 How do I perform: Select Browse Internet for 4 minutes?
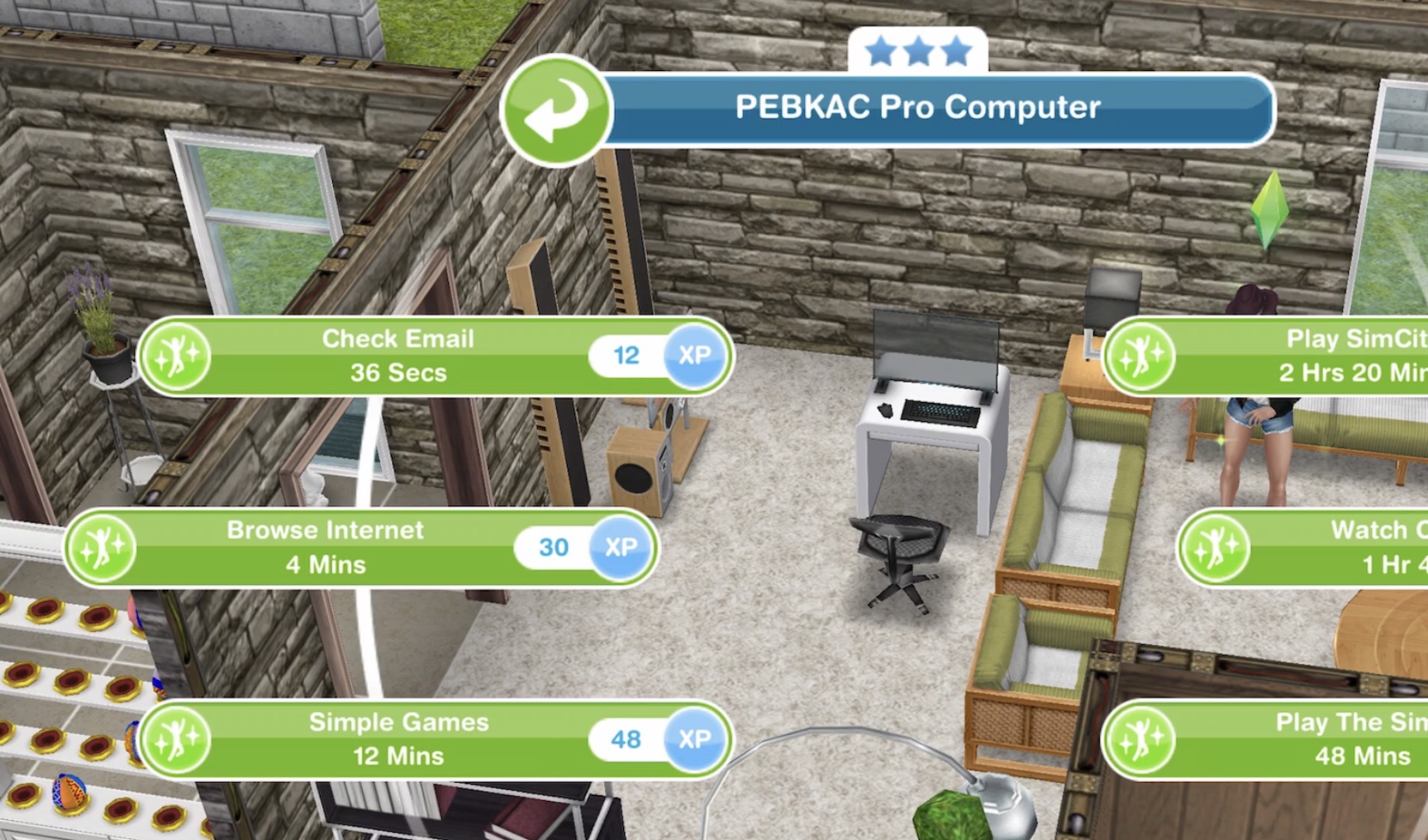pos(326,548)
